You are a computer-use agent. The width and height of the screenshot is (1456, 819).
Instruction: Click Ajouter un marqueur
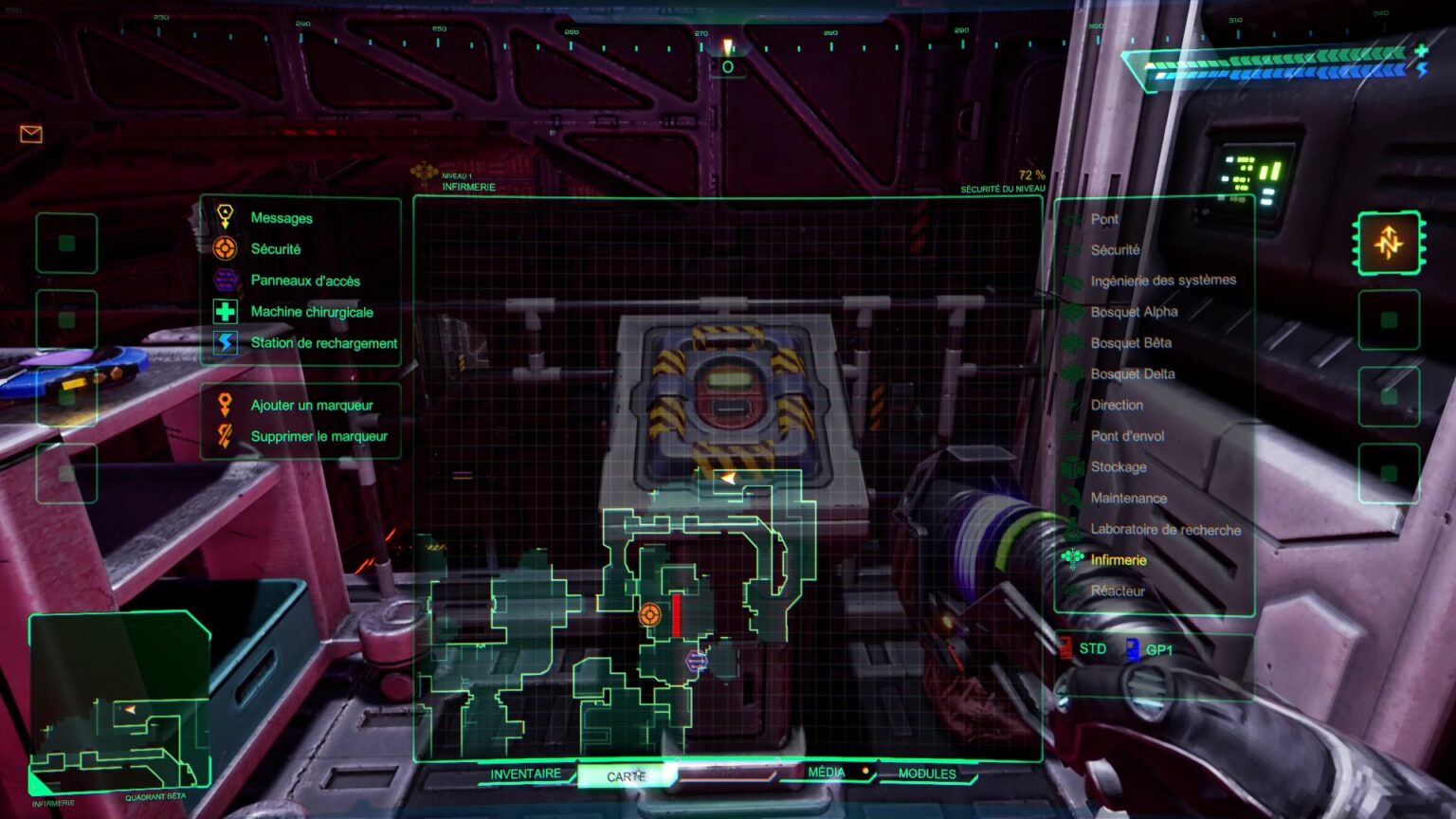click(225, 405)
